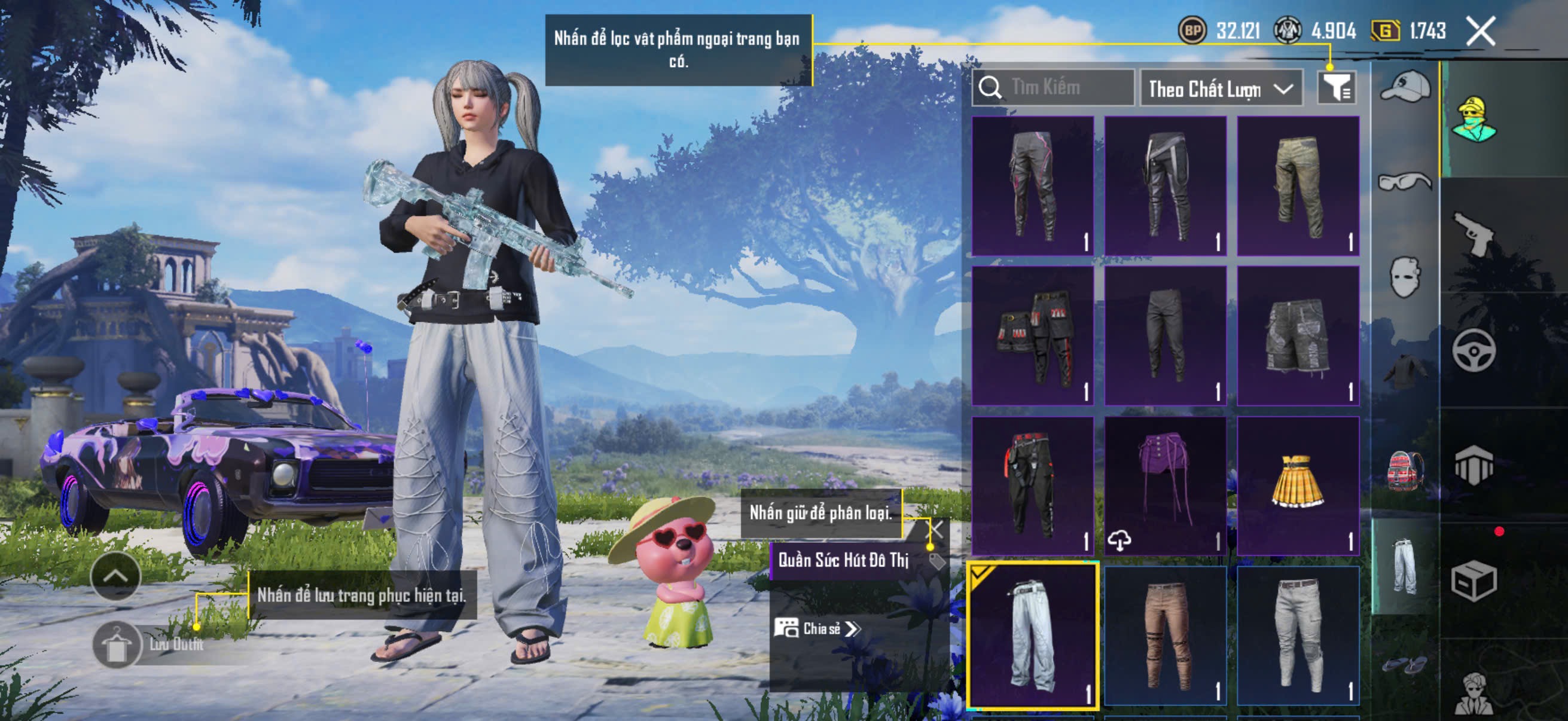Screen dimensions: 1568x721
Task: Switch to the pistol weapons tab
Action: 1474,234
